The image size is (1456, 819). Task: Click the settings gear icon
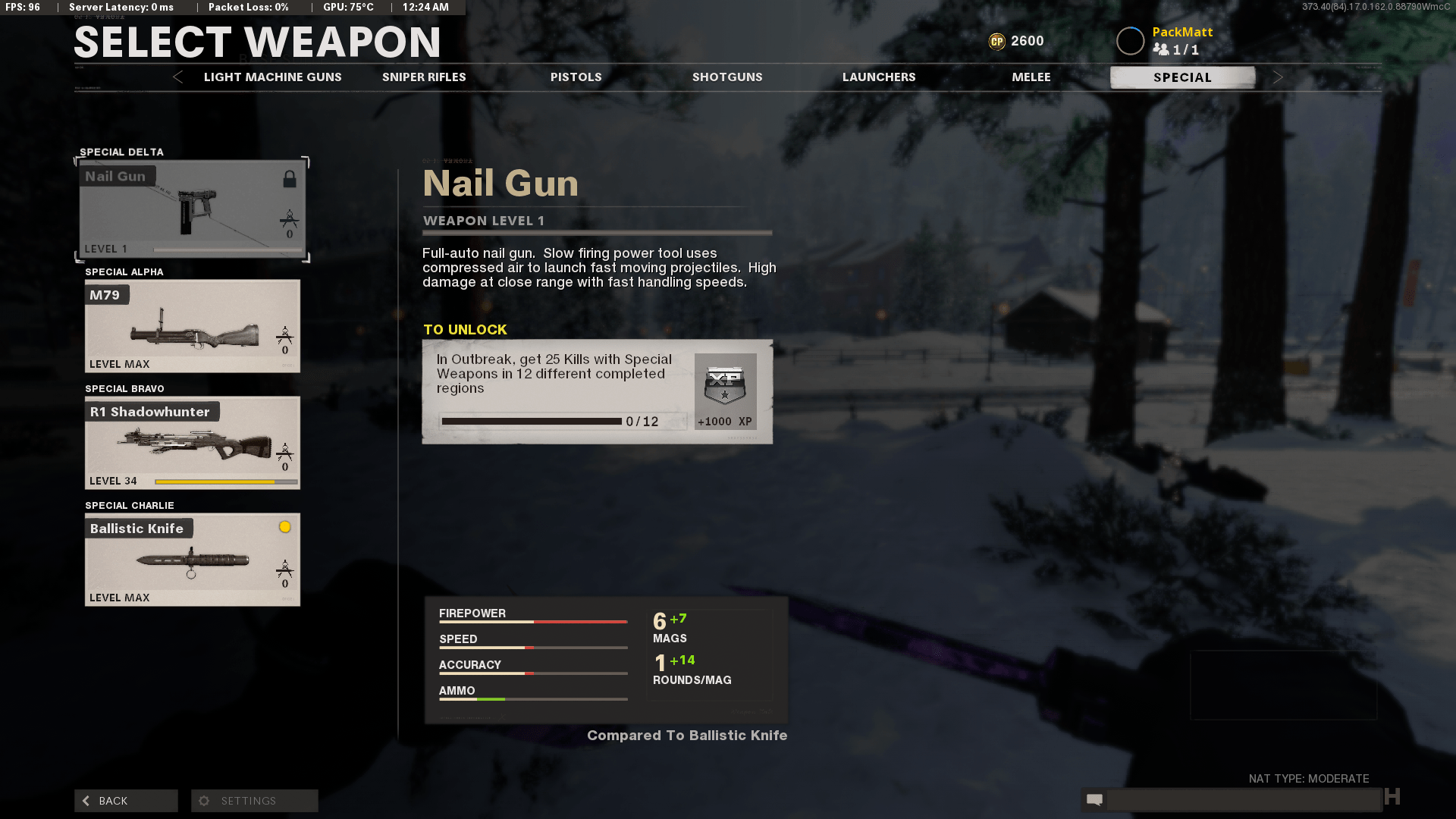coord(203,800)
